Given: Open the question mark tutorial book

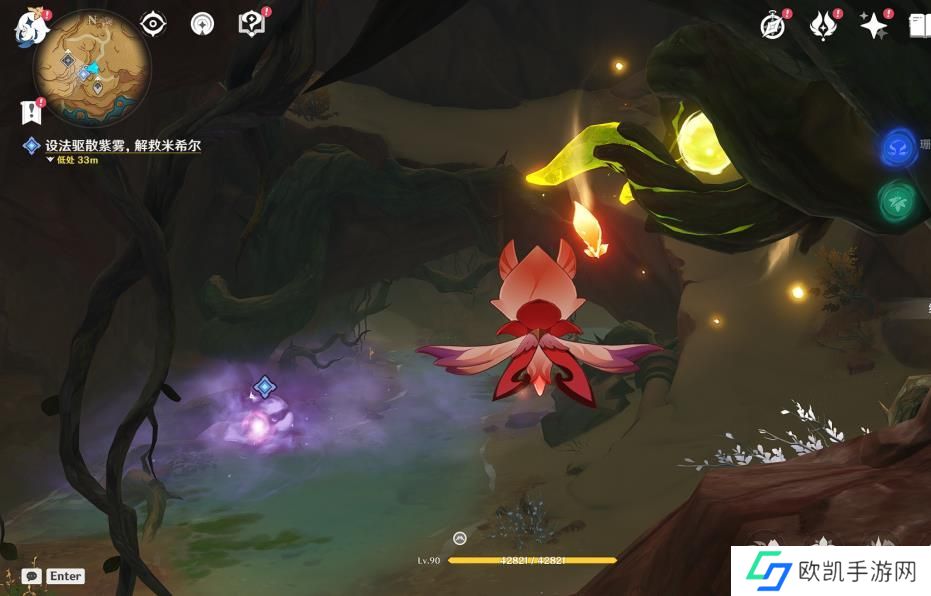Looking at the screenshot, I should pos(251,24).
